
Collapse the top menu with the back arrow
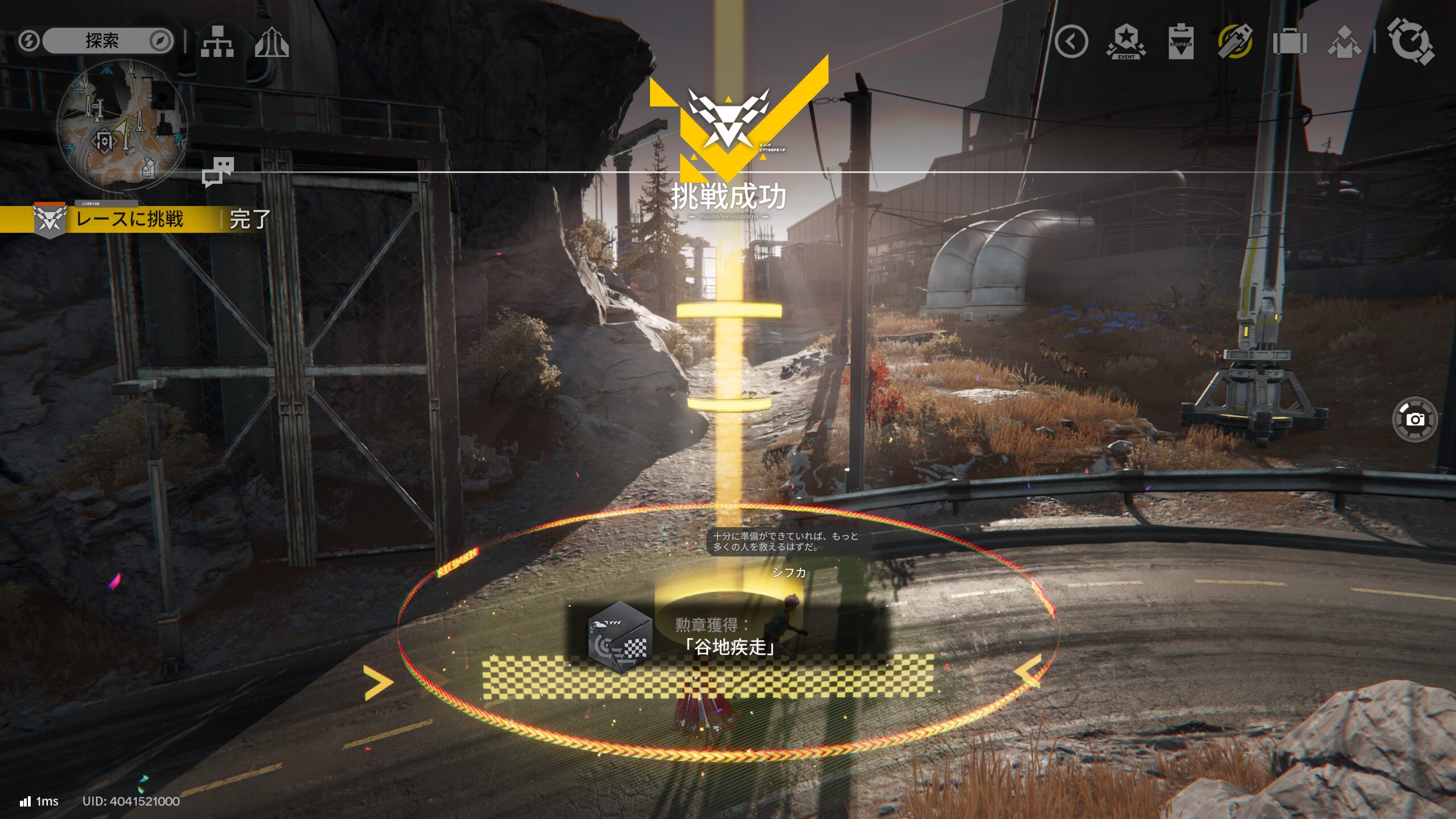tap(1071, 42)
